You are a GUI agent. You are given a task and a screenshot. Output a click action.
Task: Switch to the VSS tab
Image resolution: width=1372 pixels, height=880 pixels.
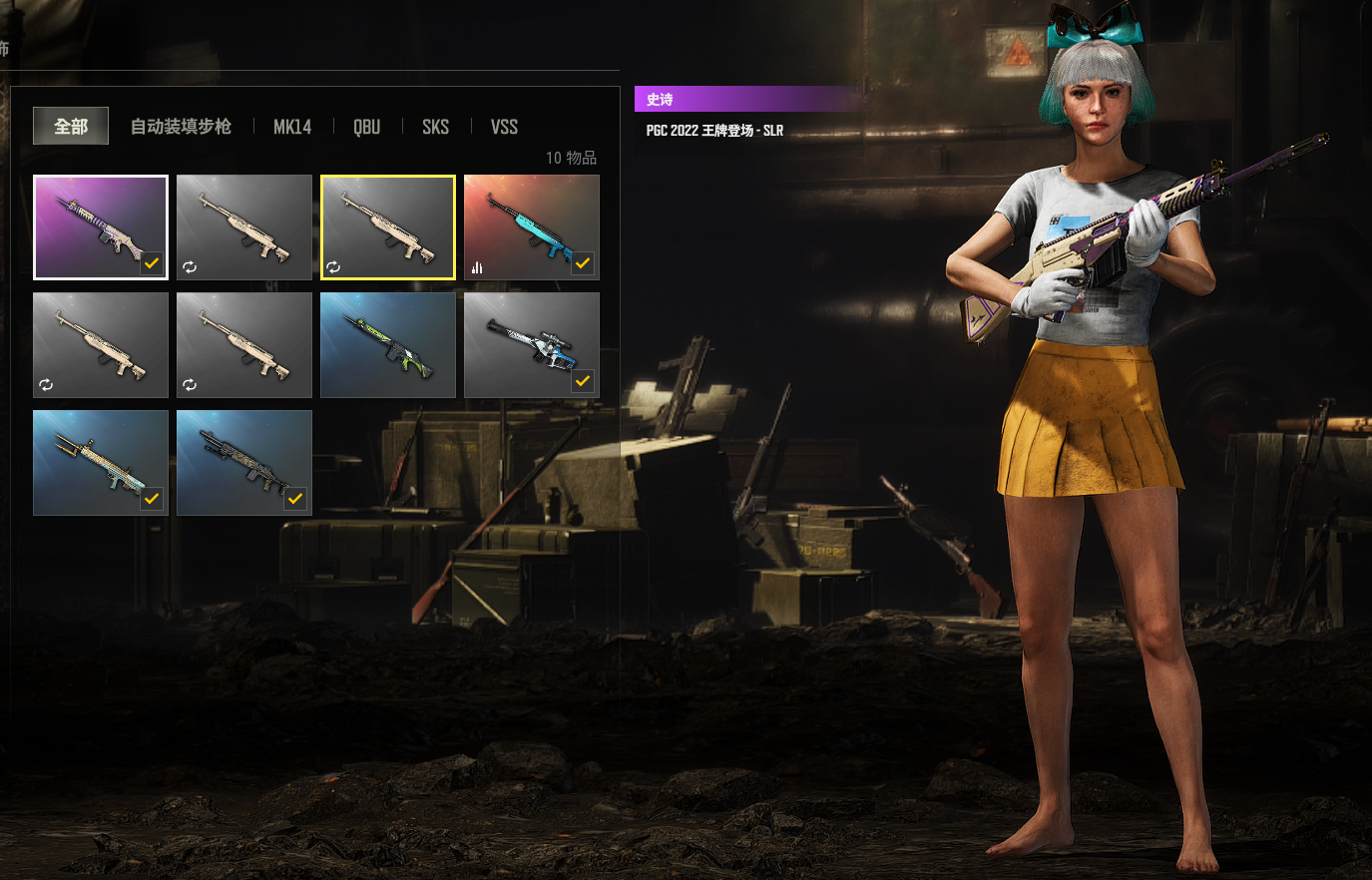[x=504, y=127]
